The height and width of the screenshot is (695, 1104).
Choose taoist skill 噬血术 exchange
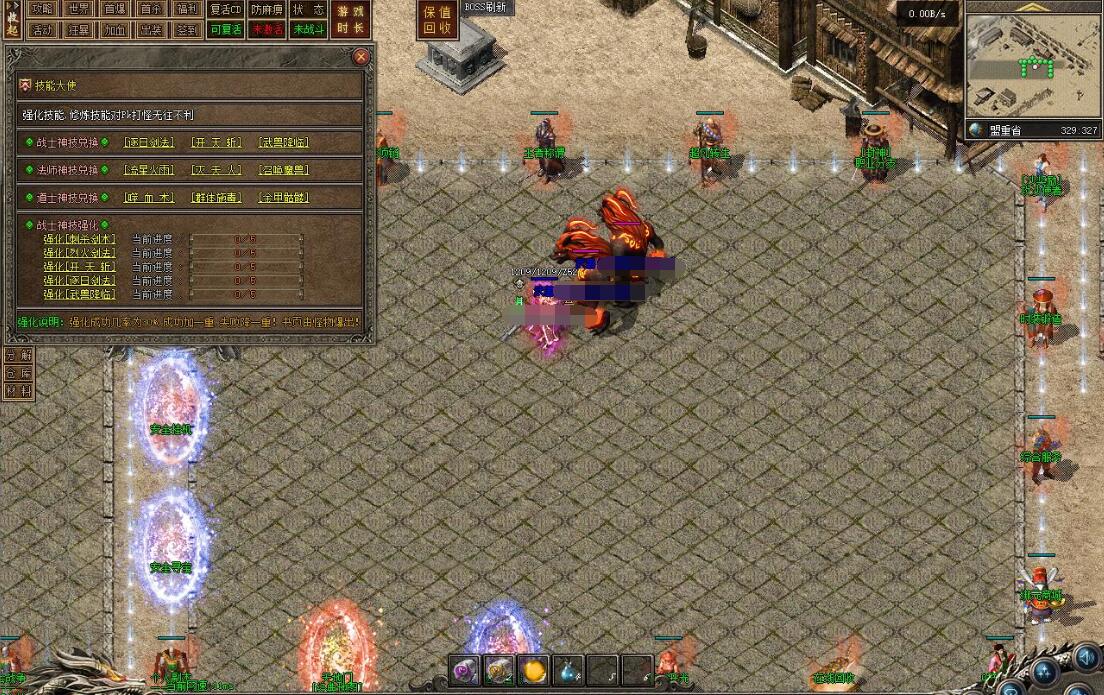click(148, 198)
